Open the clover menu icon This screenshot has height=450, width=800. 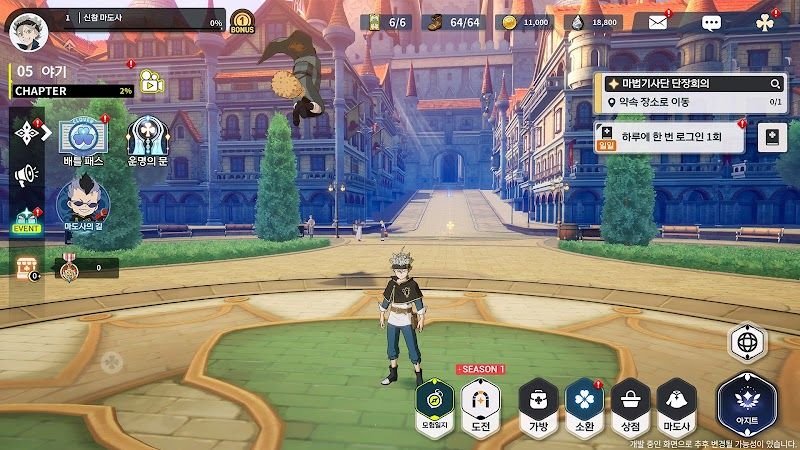(765, 22)
